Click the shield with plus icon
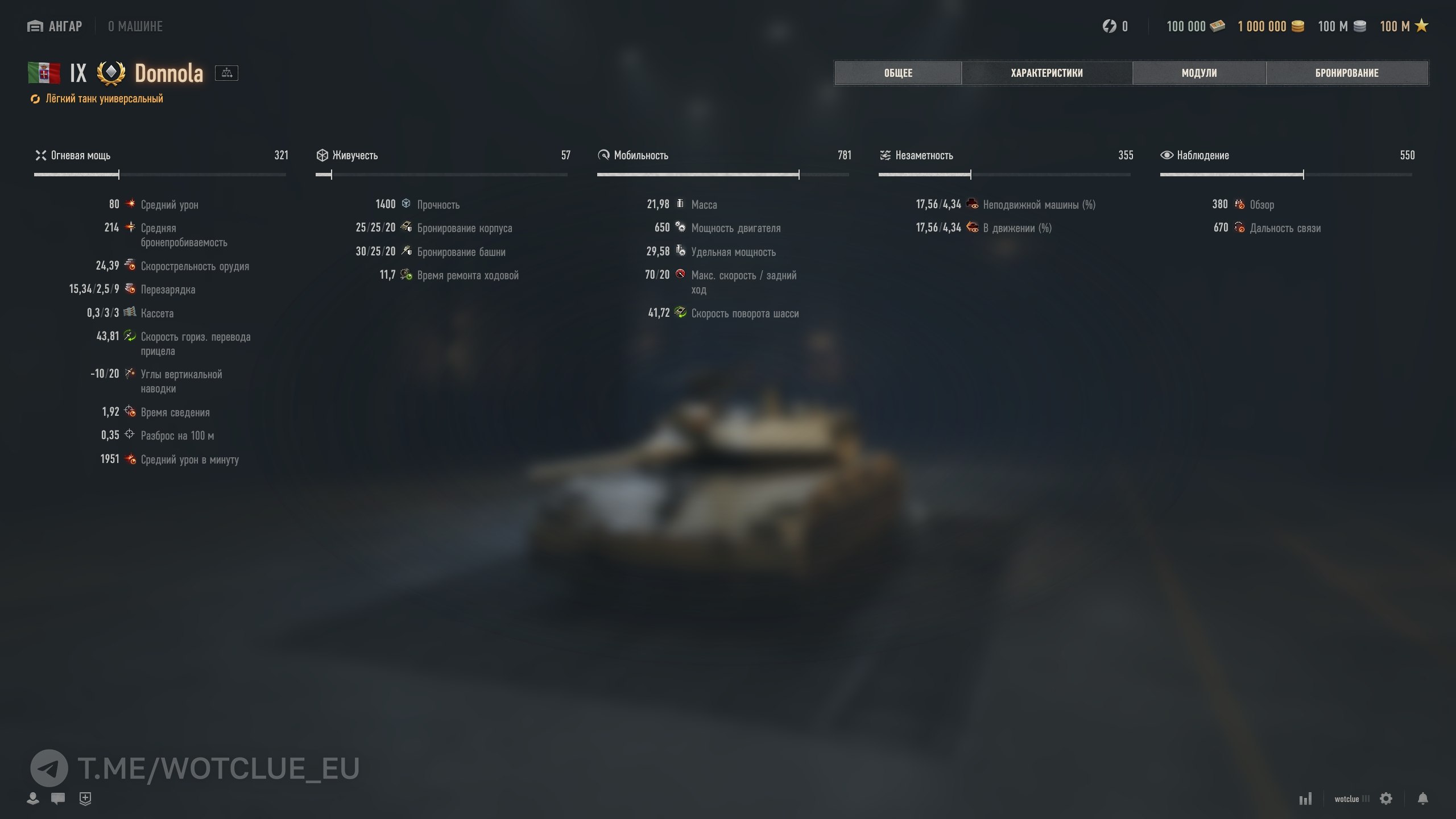 (x=85, y=799)
